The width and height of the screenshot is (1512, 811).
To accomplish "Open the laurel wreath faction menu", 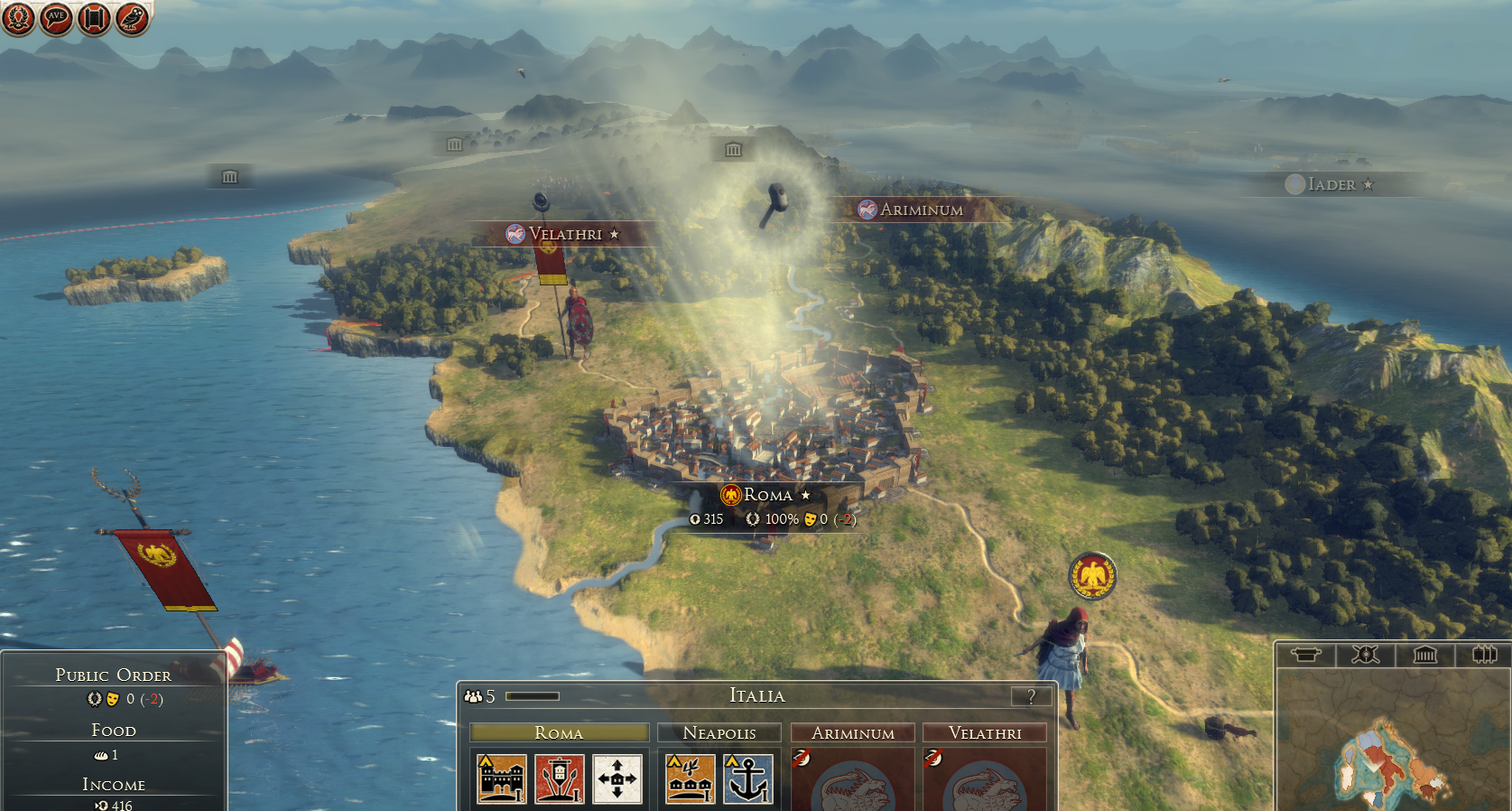I will click(18, 18).
